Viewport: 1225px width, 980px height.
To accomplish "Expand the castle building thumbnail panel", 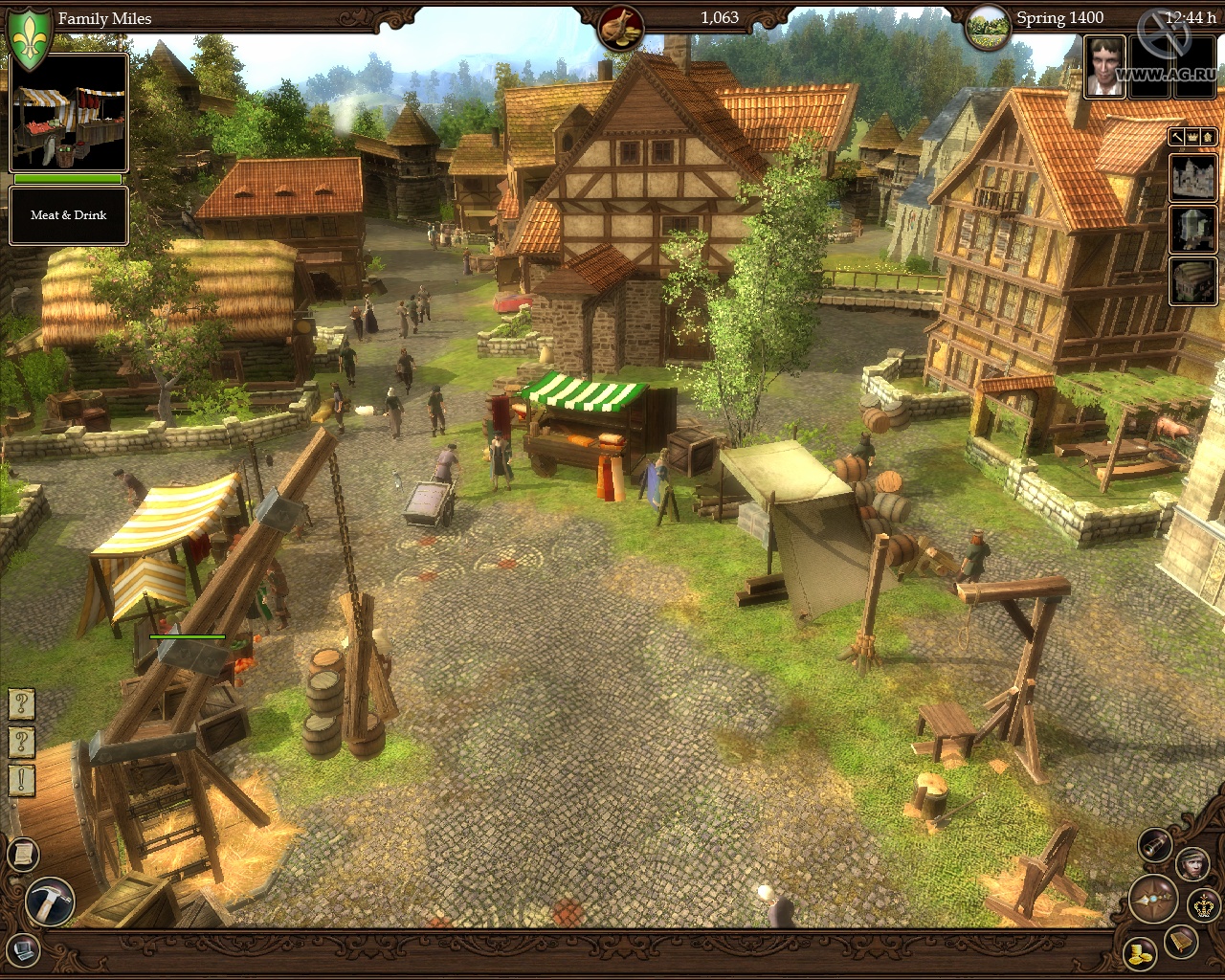I will point(1191,176).
